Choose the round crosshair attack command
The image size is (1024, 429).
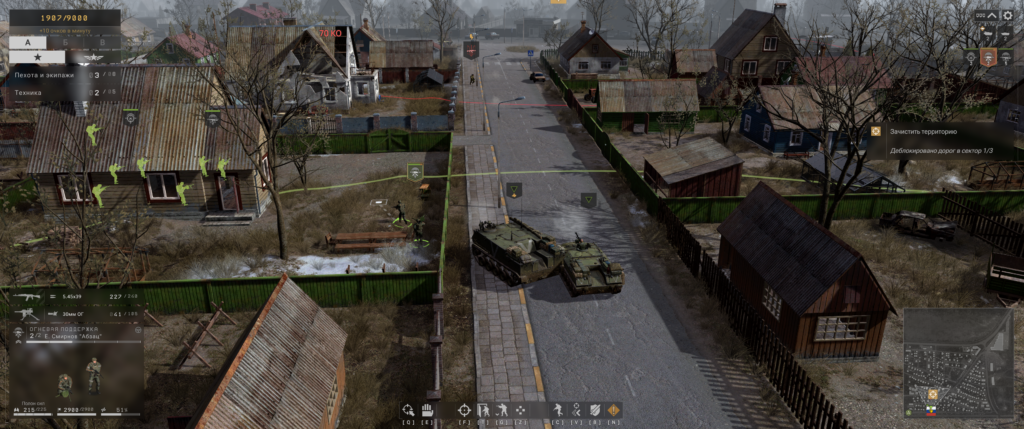pyautogui.click(x=464, y=409)
